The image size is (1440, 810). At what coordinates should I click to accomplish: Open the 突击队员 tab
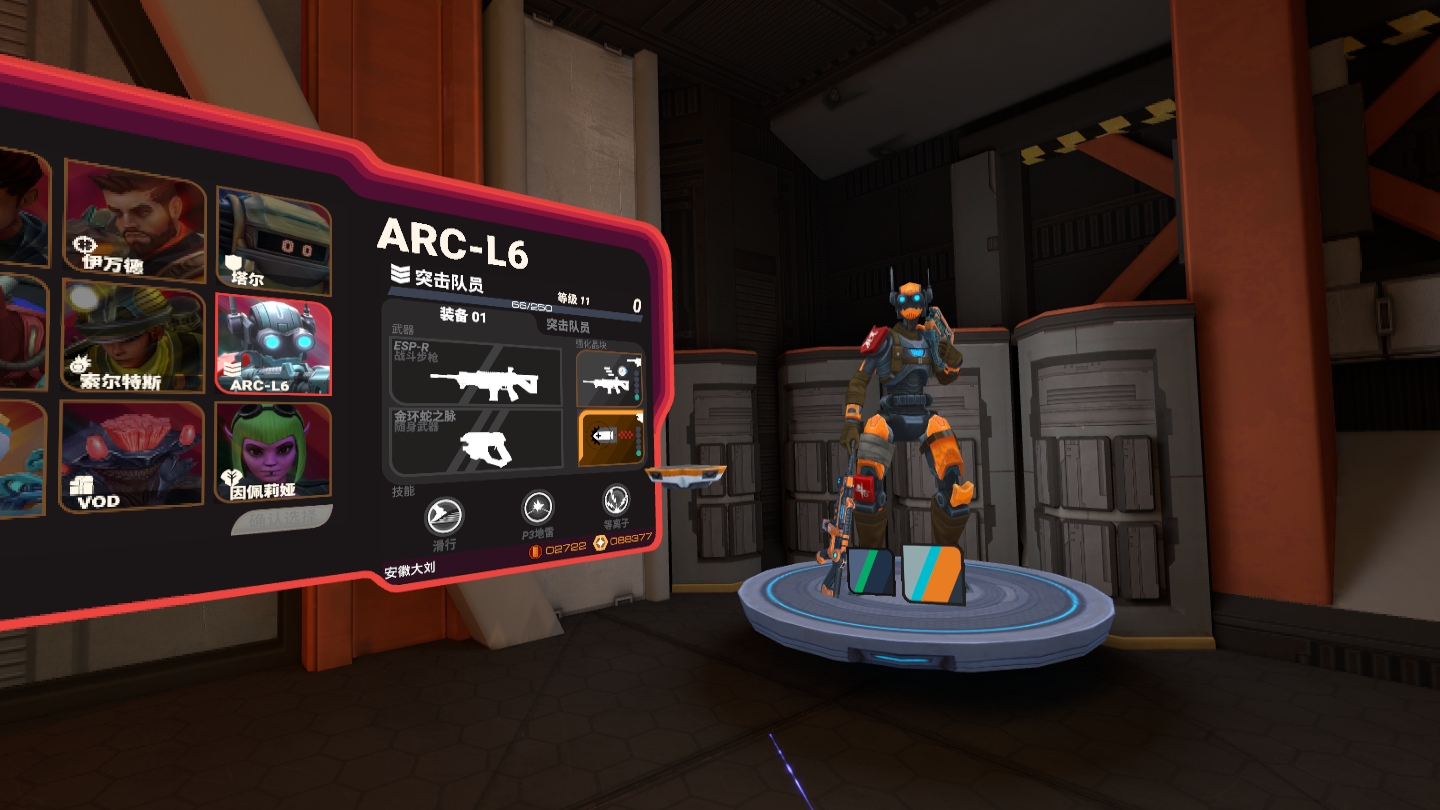(567, 326)
